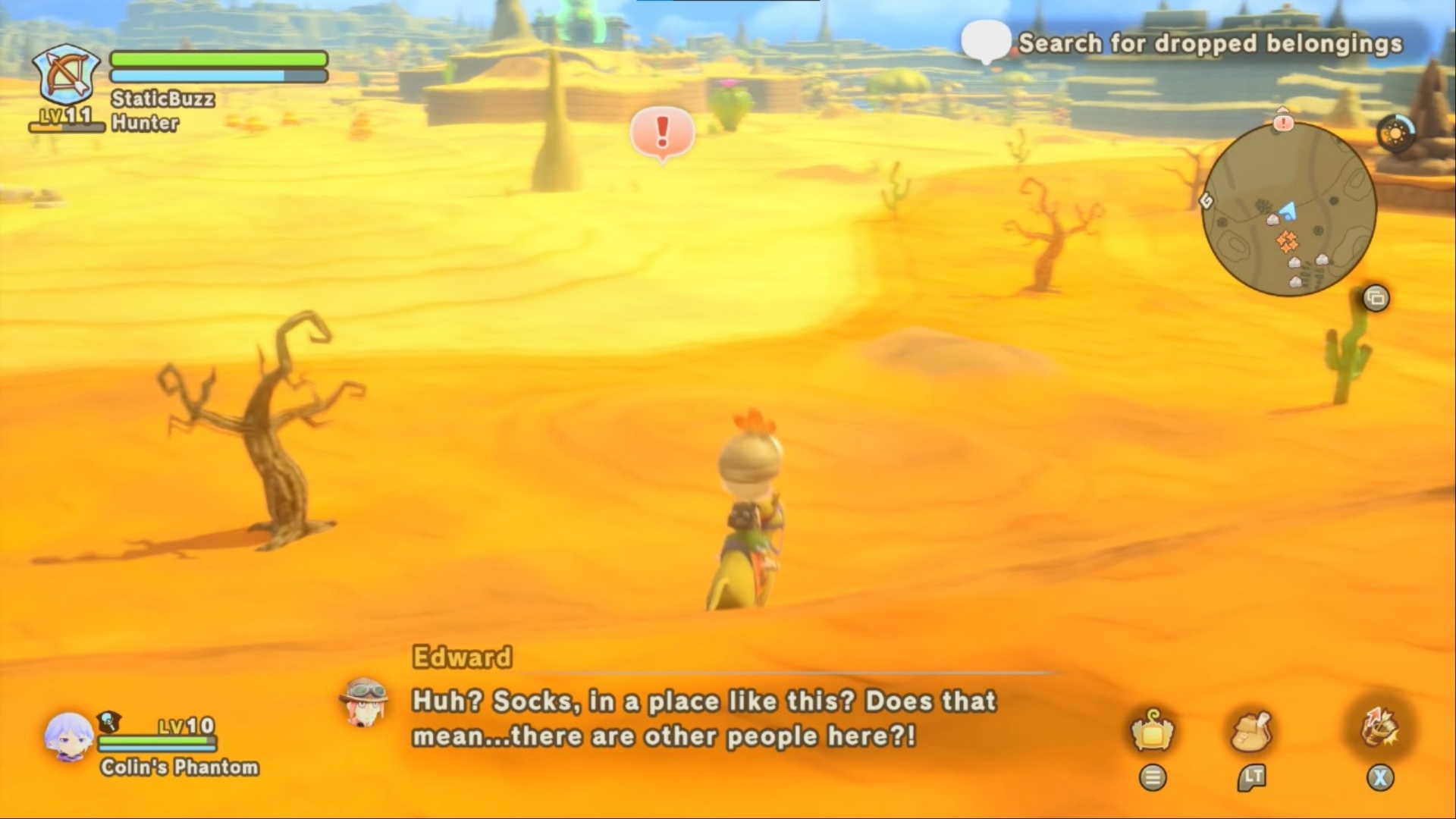Image resolution: width=1456 pixels, height=819 pixels.
Task: Activate the arrow quiver special skill icon
Action: click(1379, 727)
